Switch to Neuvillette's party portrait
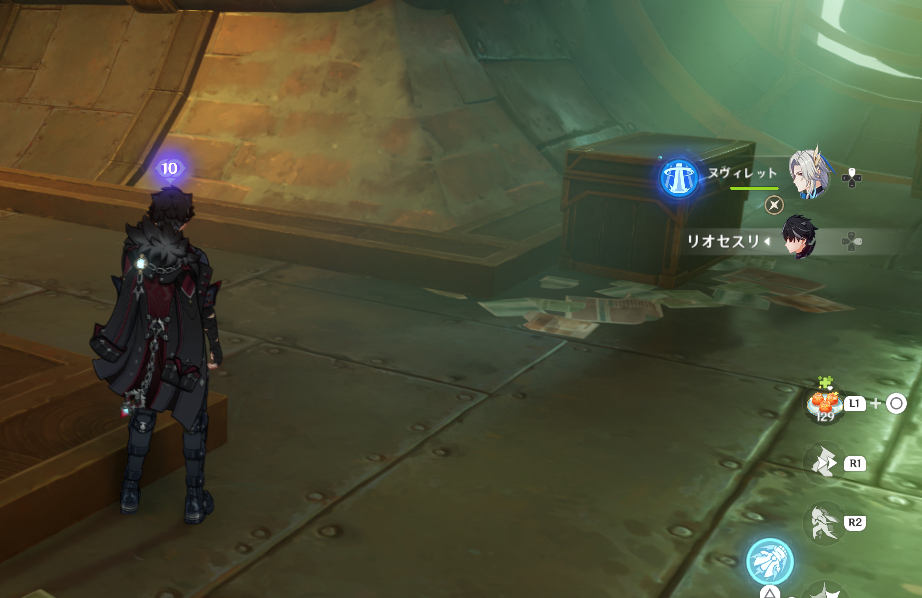This screenshot has width=922, height=598. click(808, 175)
